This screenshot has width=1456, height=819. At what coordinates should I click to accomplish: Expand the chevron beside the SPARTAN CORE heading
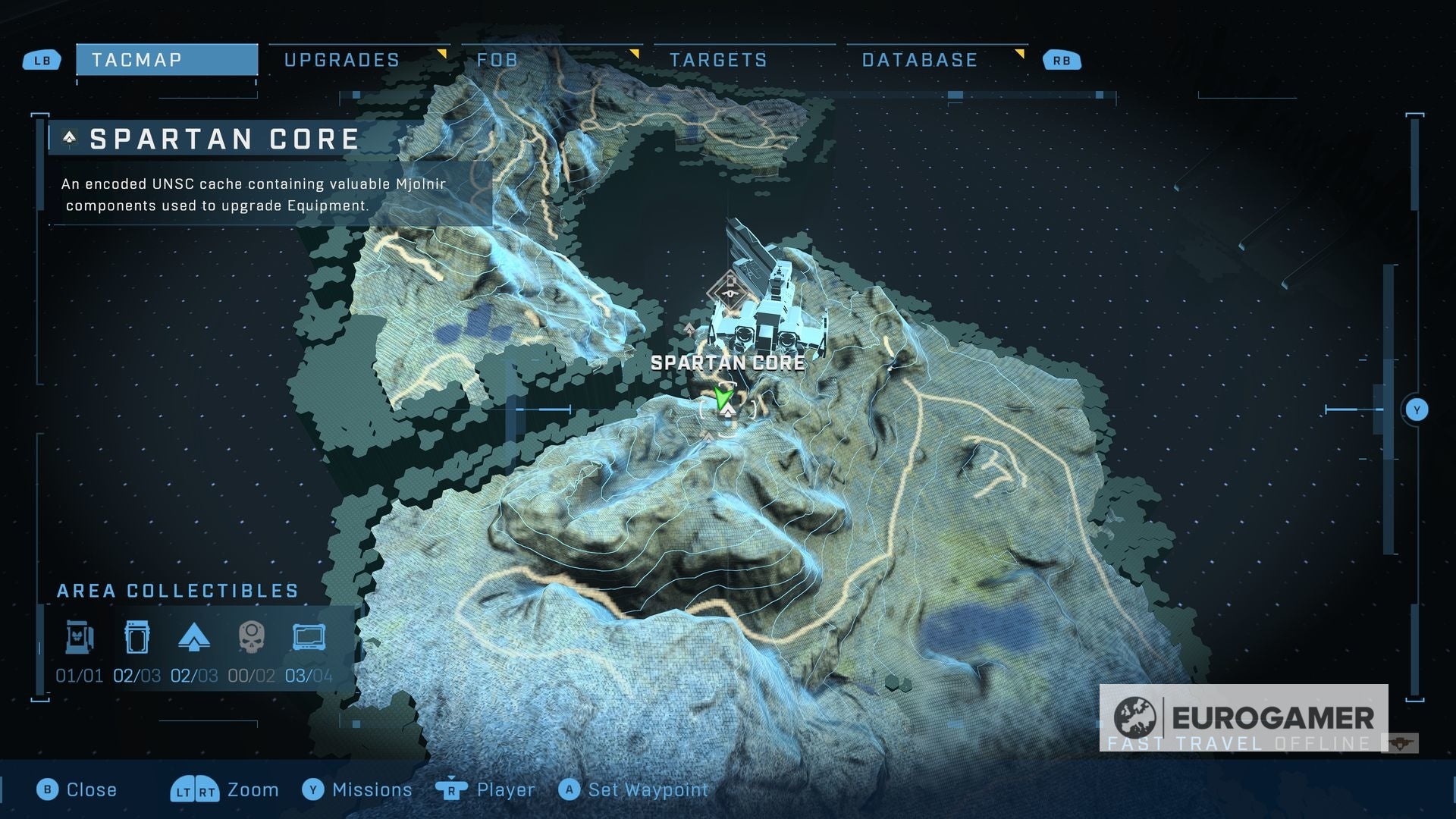tap(69, 139)
